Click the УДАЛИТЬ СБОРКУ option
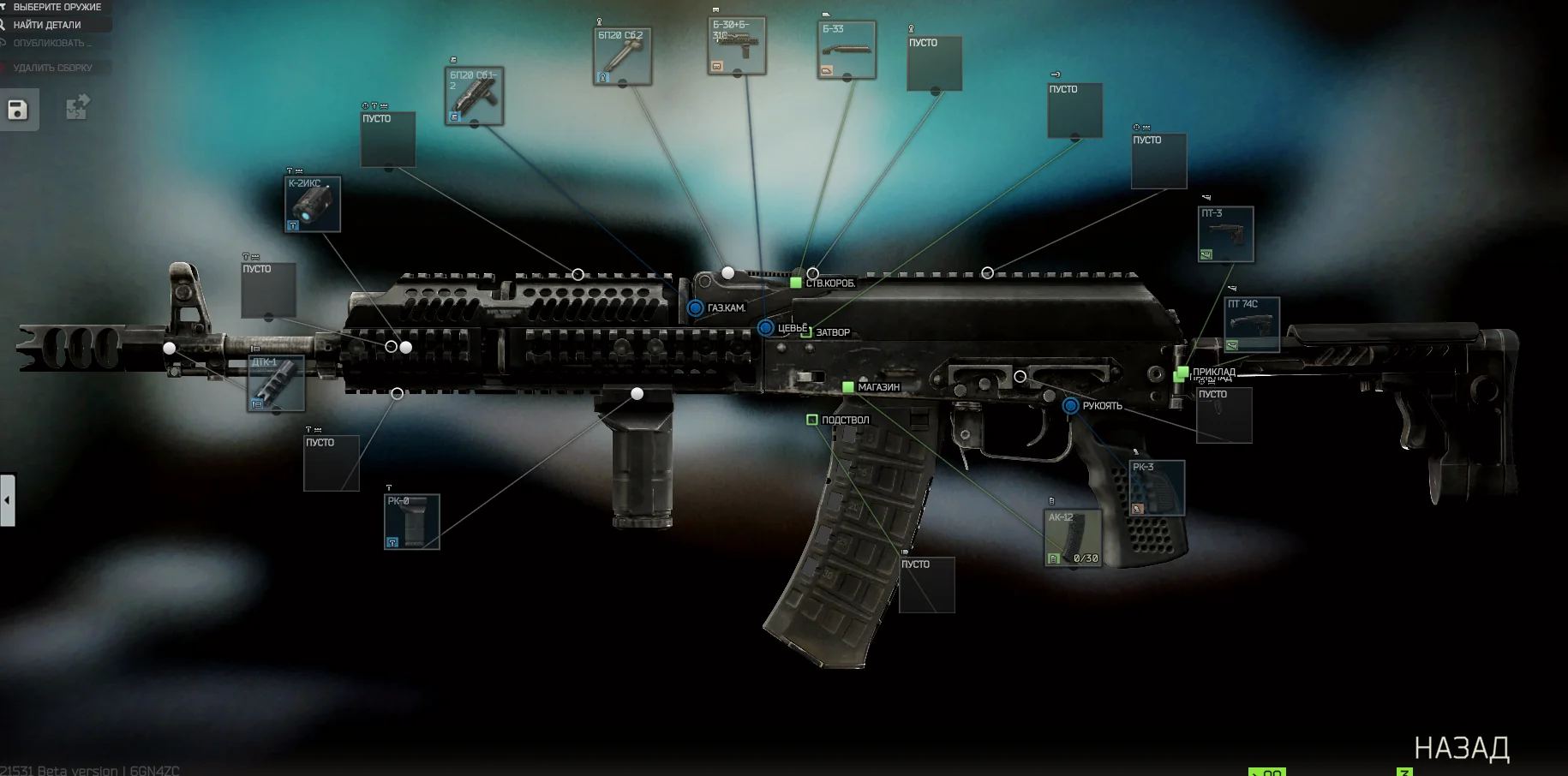1568x776 pixels. click(x=51, y=67)
